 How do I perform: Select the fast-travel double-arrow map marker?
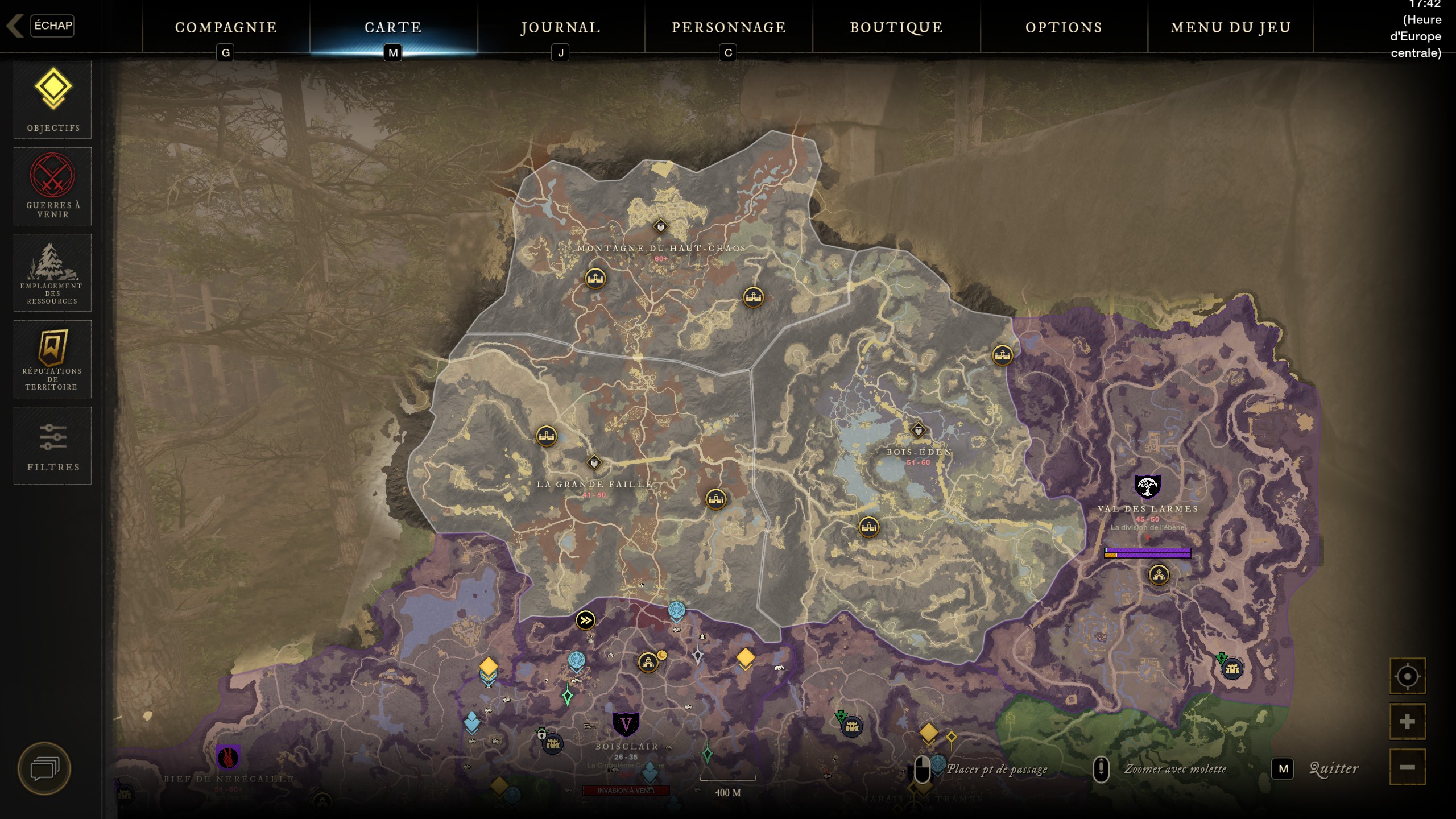pyautogui.click(x=585, y=620)
